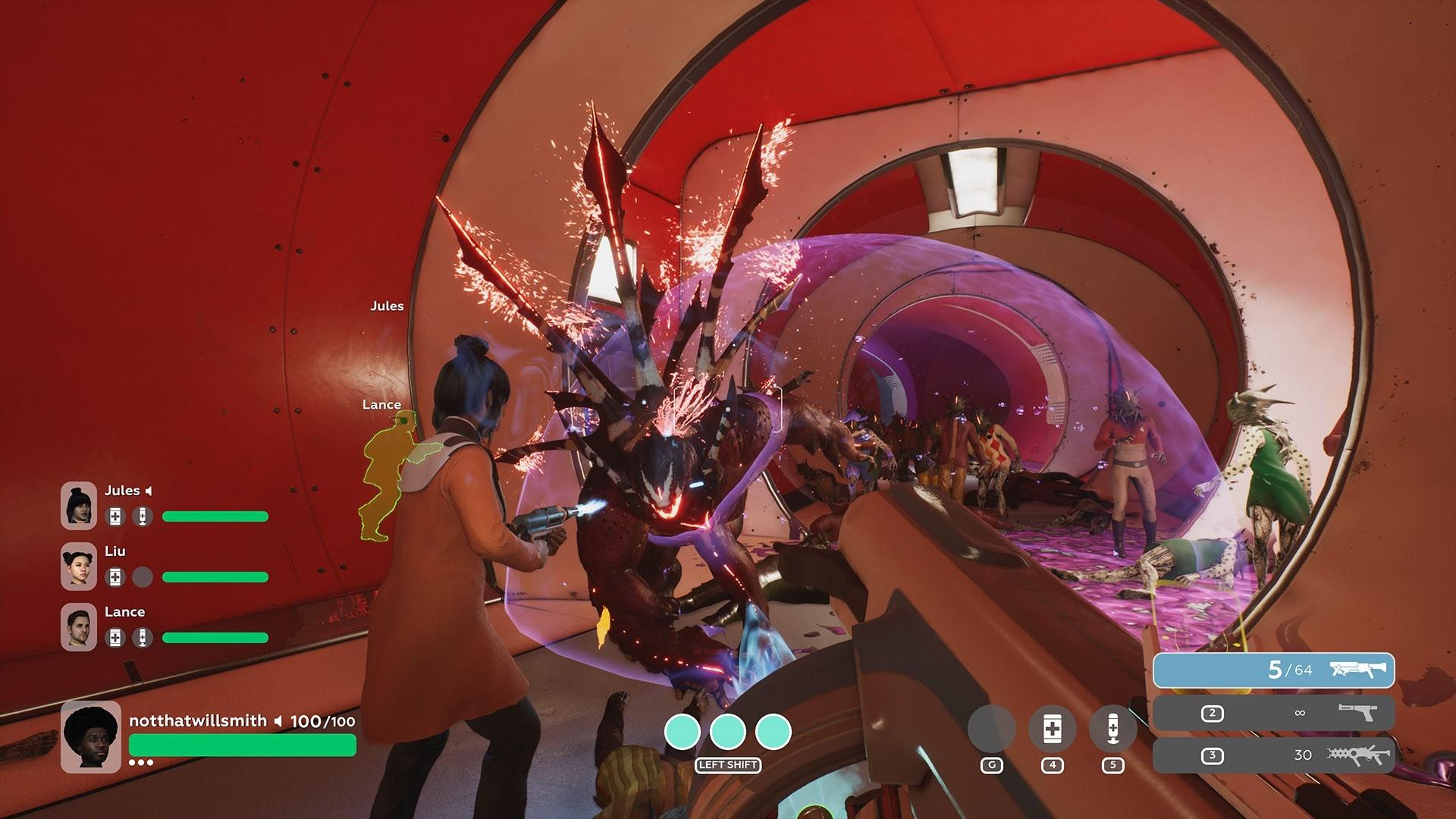Select the primary weapon slot showing 5/64
1456x819 pixels.
[x=1273, y=670]
